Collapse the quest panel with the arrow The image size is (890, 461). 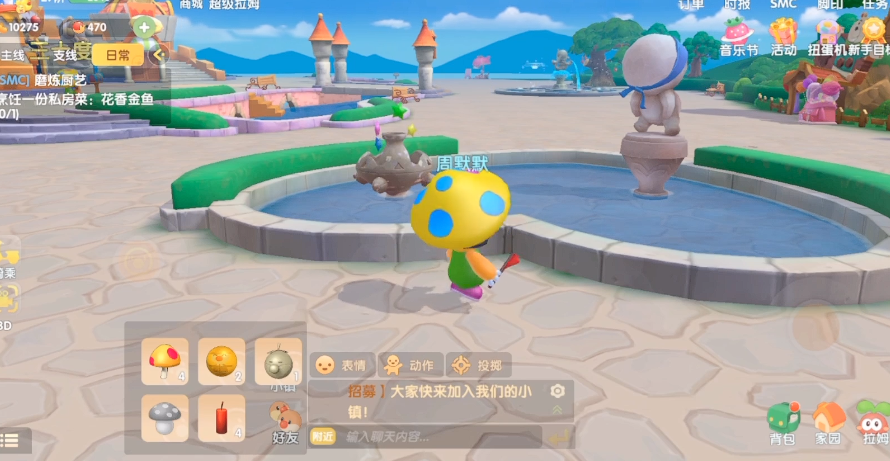pos(157,55)
